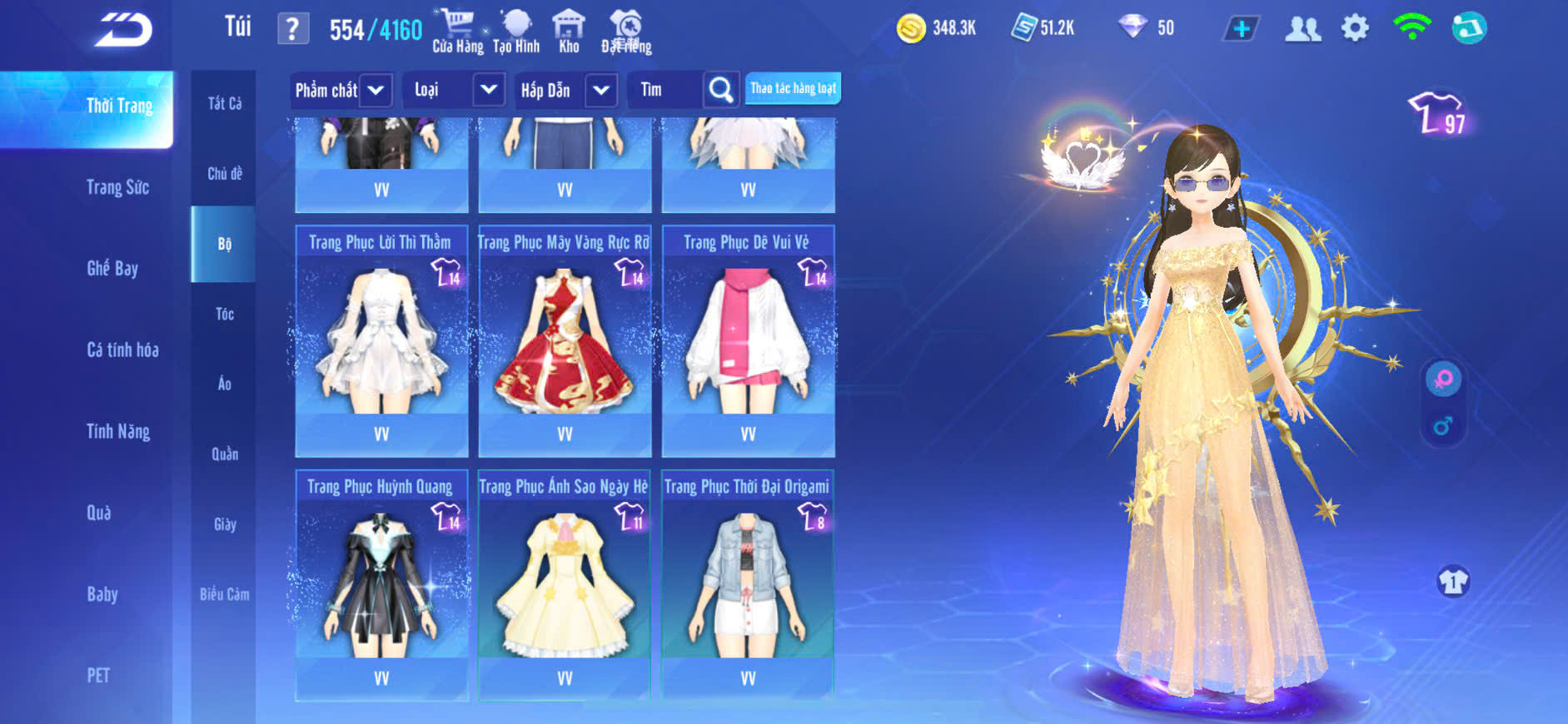The height and width of the screenshot is (724, 1568).
Task: Switch to male gender symbol
Action: point(1443,427)
